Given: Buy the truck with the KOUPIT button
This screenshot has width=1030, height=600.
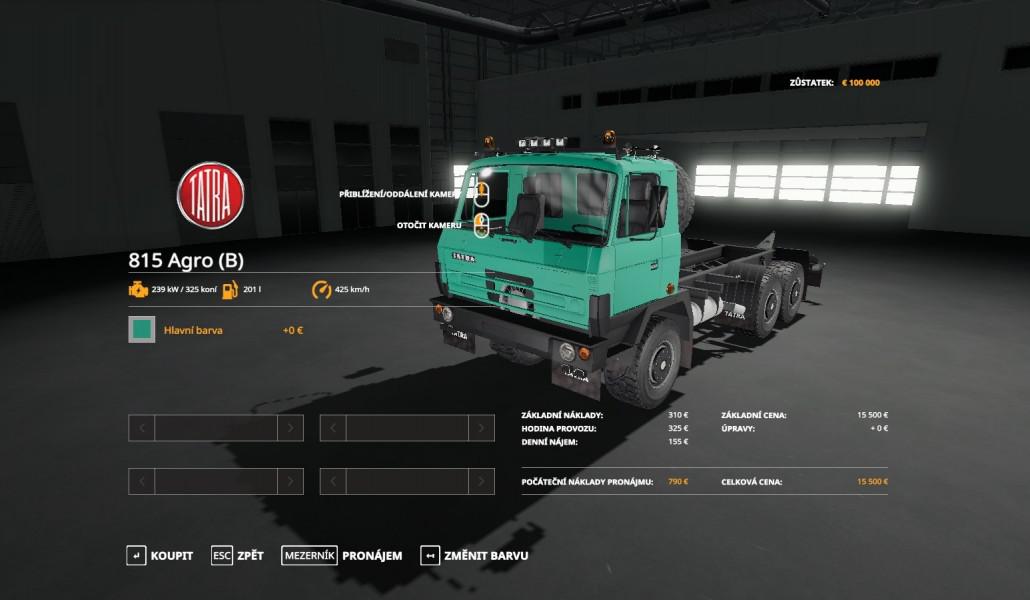Looking at the screenshot, I should pyautogui.click(x=160, y=555).
